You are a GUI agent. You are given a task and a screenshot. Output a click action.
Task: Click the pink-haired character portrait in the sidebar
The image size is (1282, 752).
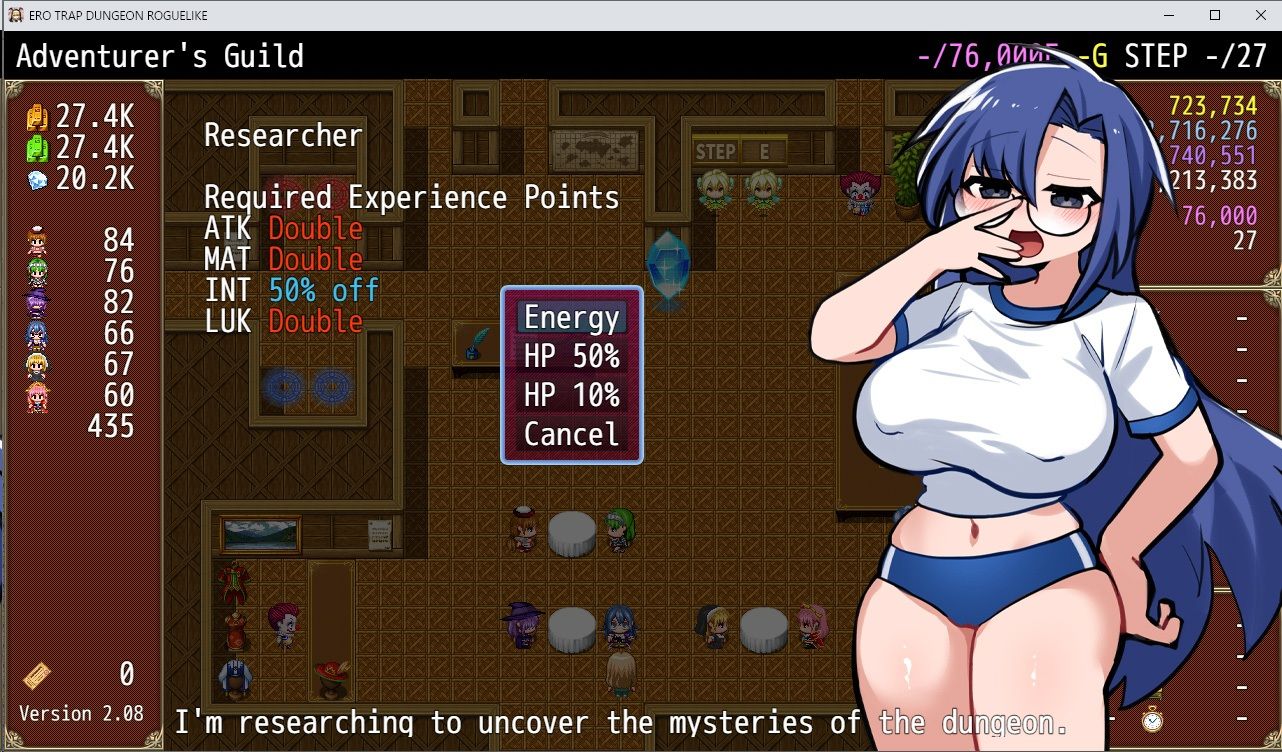[36, 394]
